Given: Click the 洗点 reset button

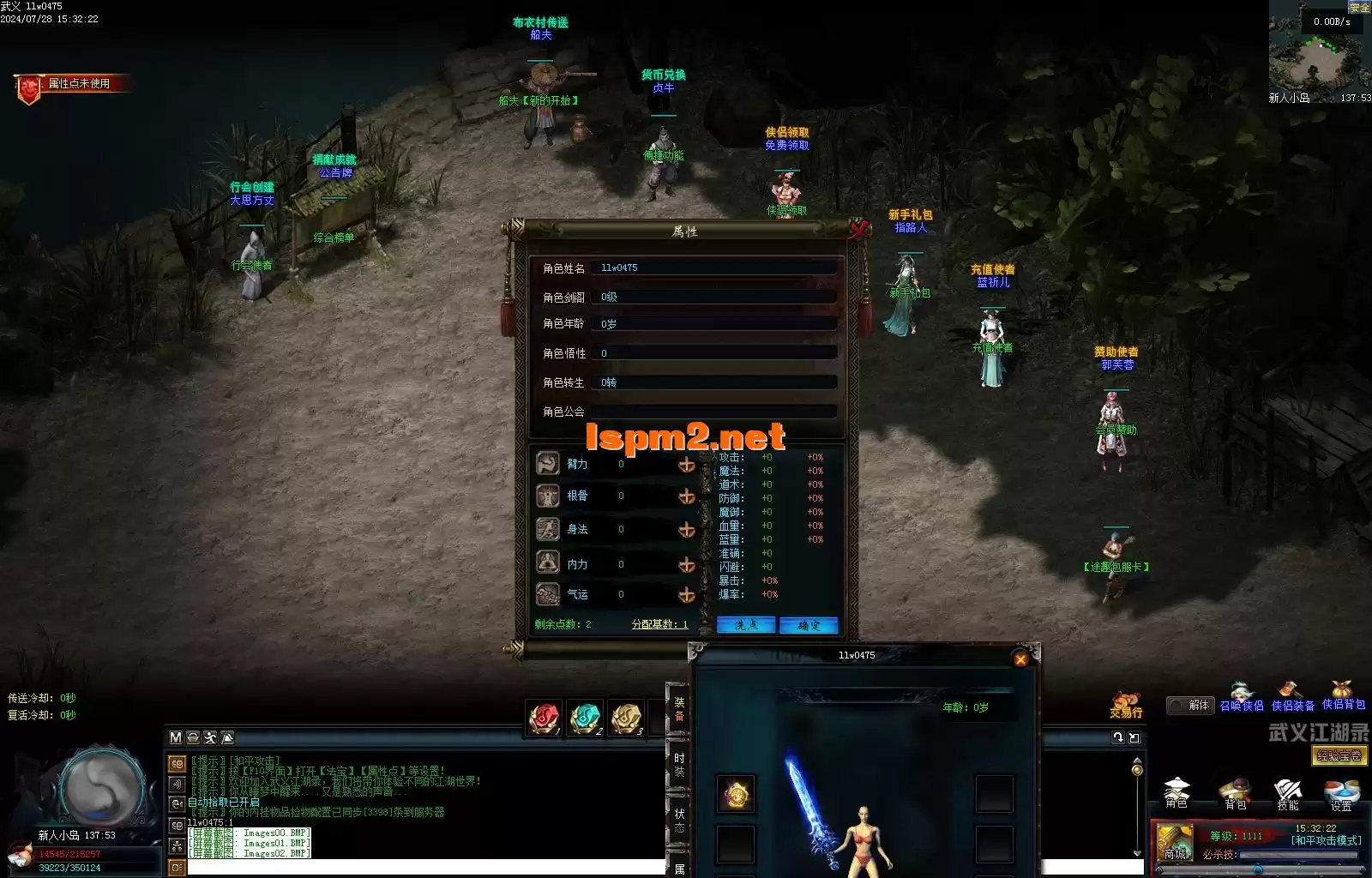Looking at the screenshot, I should tap(746, 625).
